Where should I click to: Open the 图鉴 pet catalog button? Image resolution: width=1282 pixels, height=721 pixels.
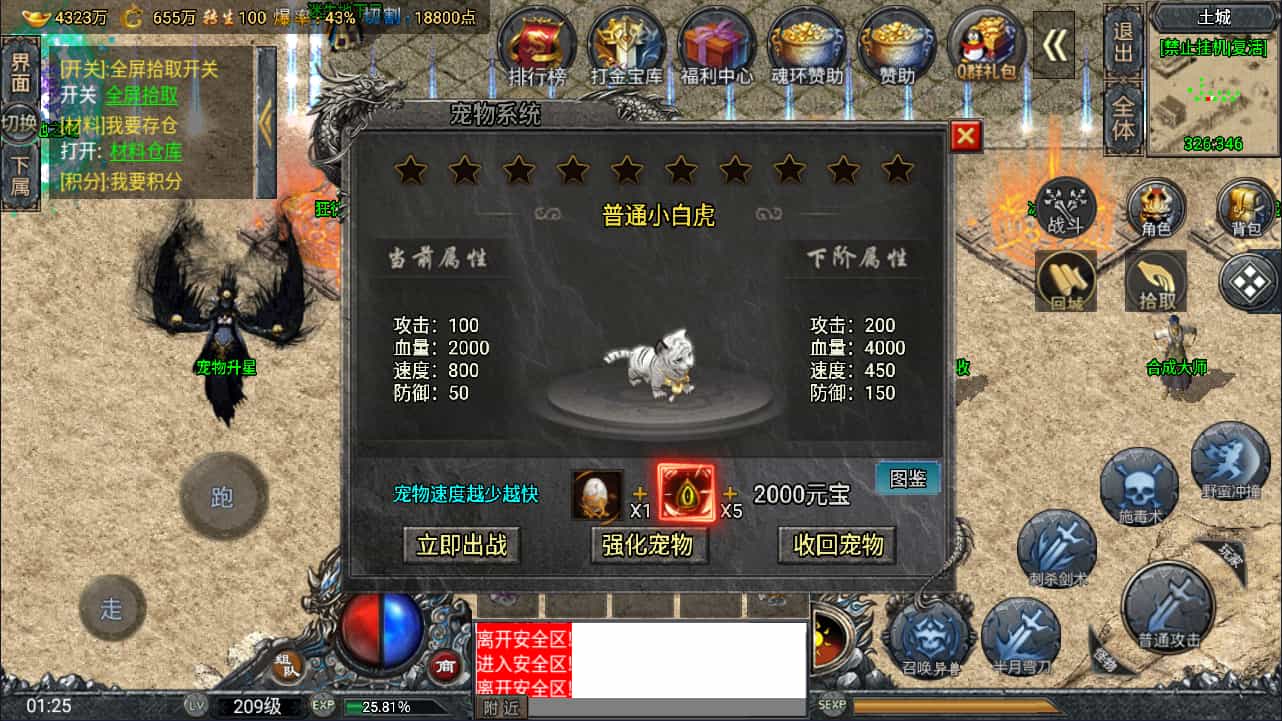click(906, 478)
